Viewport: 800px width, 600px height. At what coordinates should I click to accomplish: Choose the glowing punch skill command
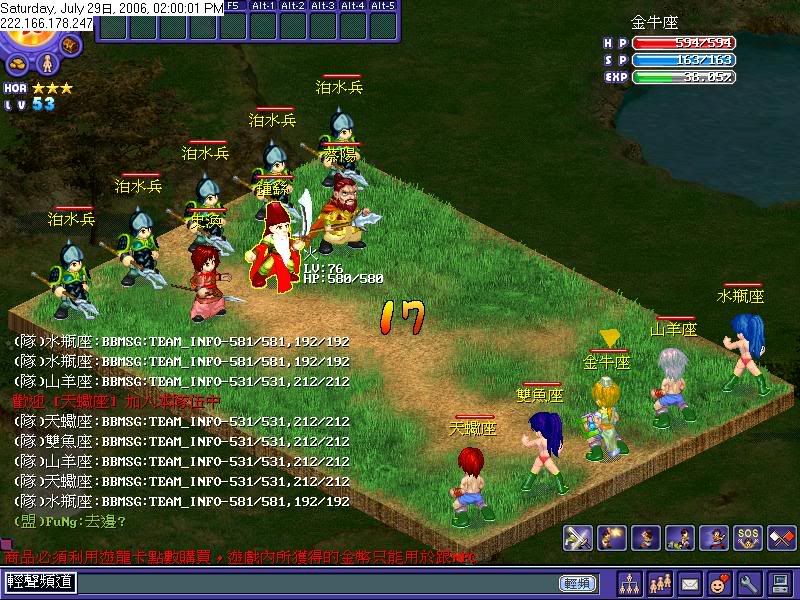(611, 538)
